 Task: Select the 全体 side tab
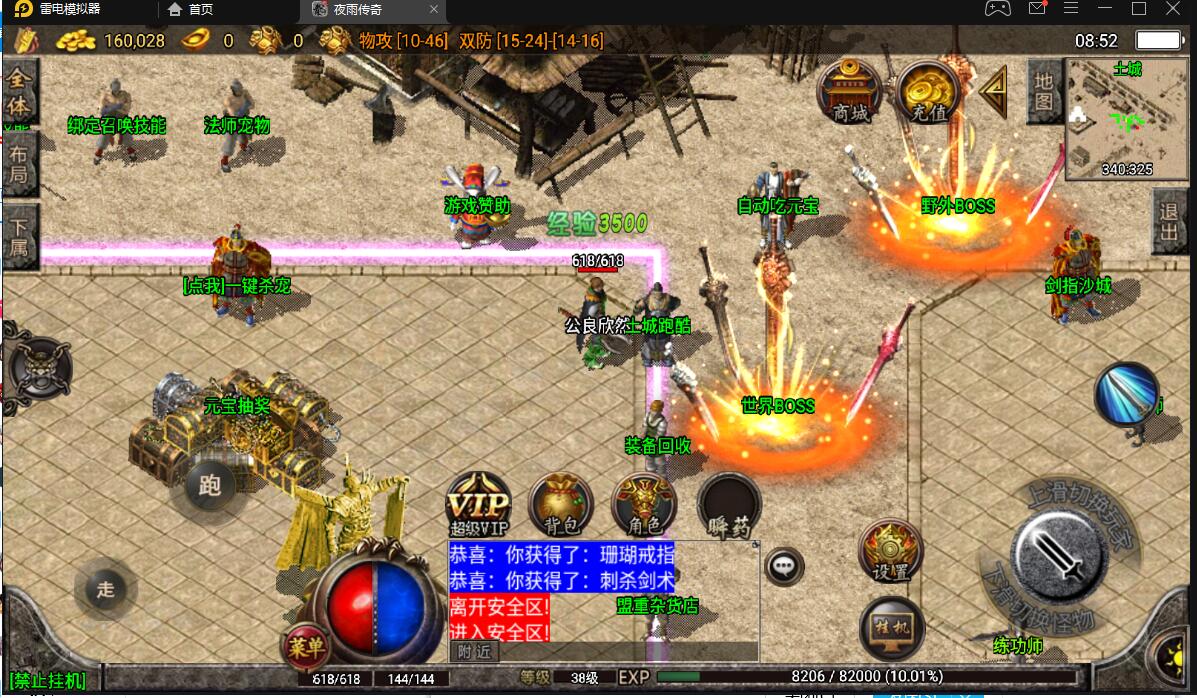tap(19, 92)
